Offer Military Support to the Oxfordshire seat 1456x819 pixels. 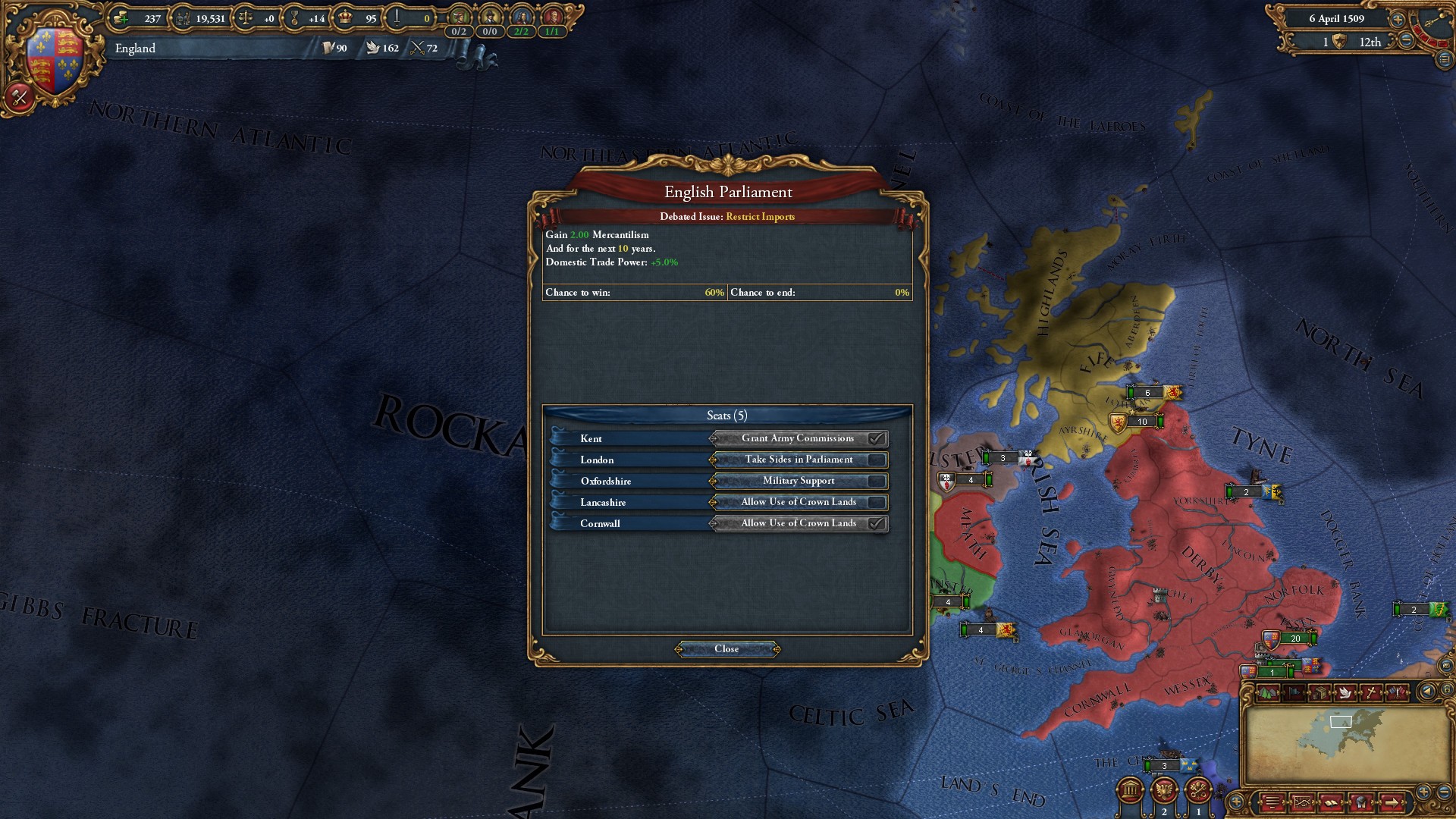[799, 481]
